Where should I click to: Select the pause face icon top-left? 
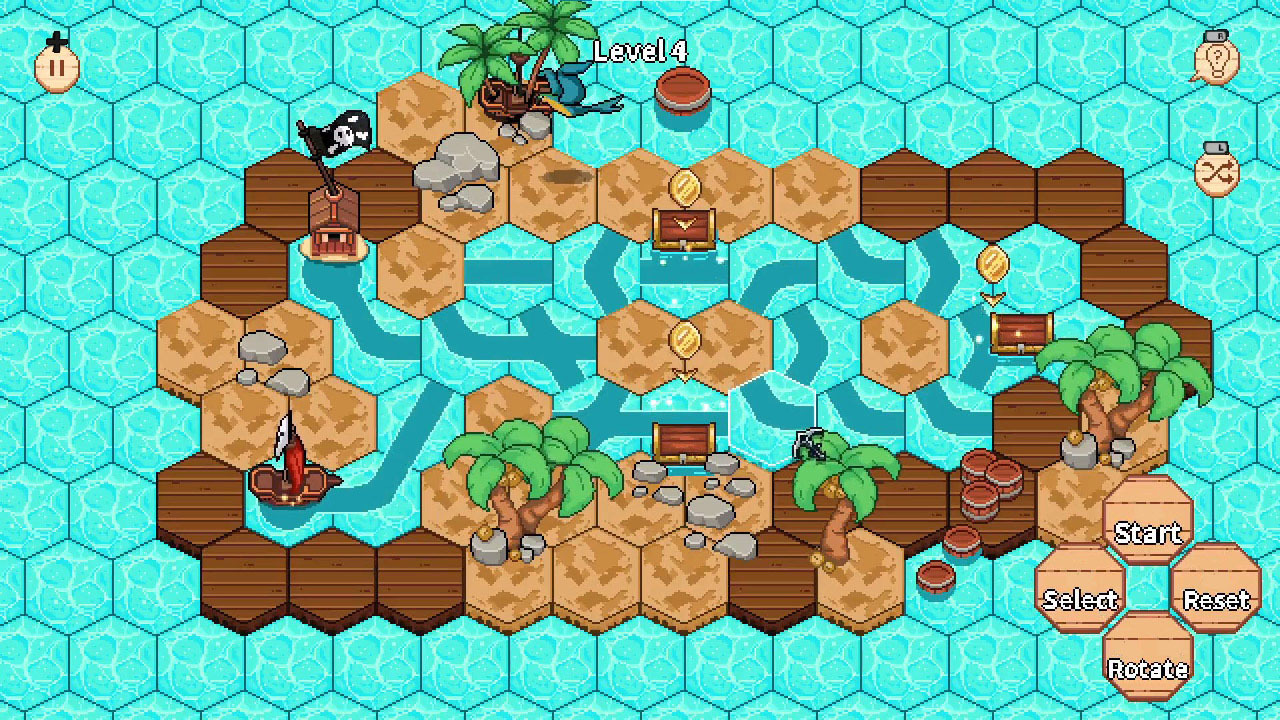[55, 66]
